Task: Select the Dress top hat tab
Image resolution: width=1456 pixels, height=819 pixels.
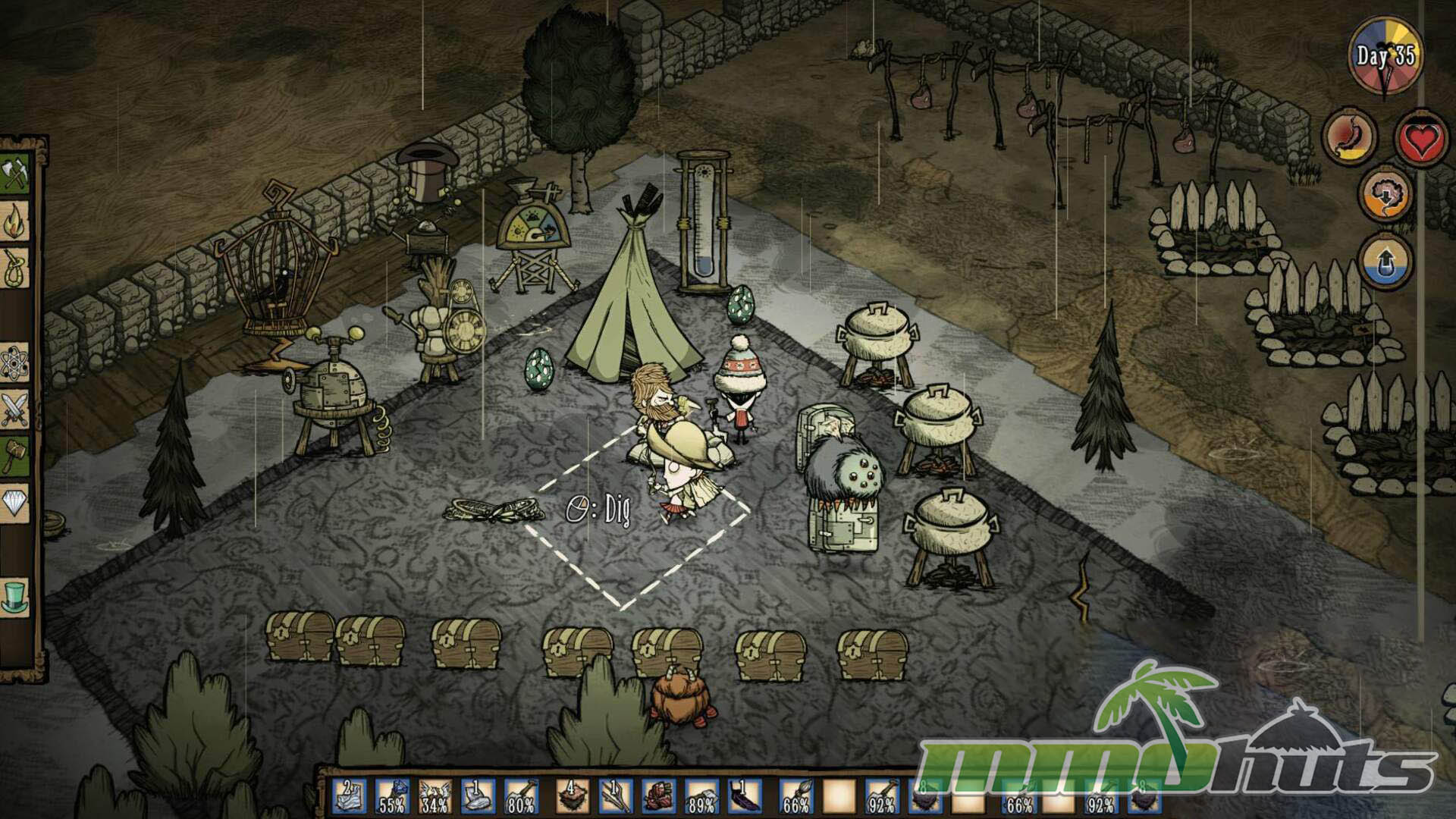Action: [x=14, y=596]
